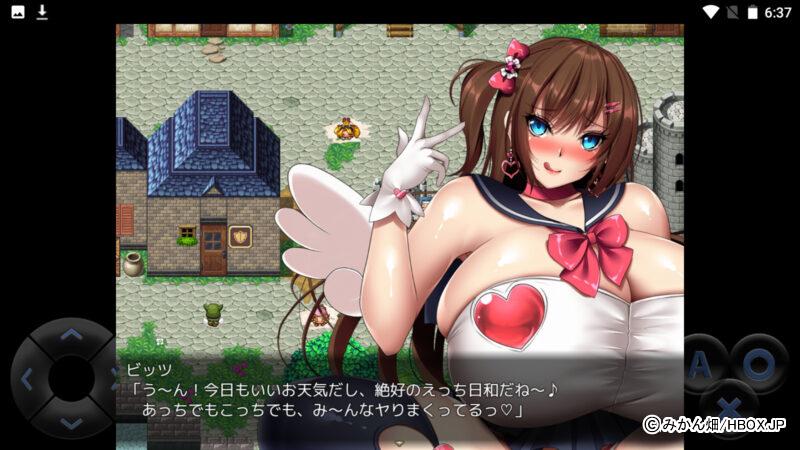
Task: Tap the virtual D-pad right arrow
Action: coord(112,379)
